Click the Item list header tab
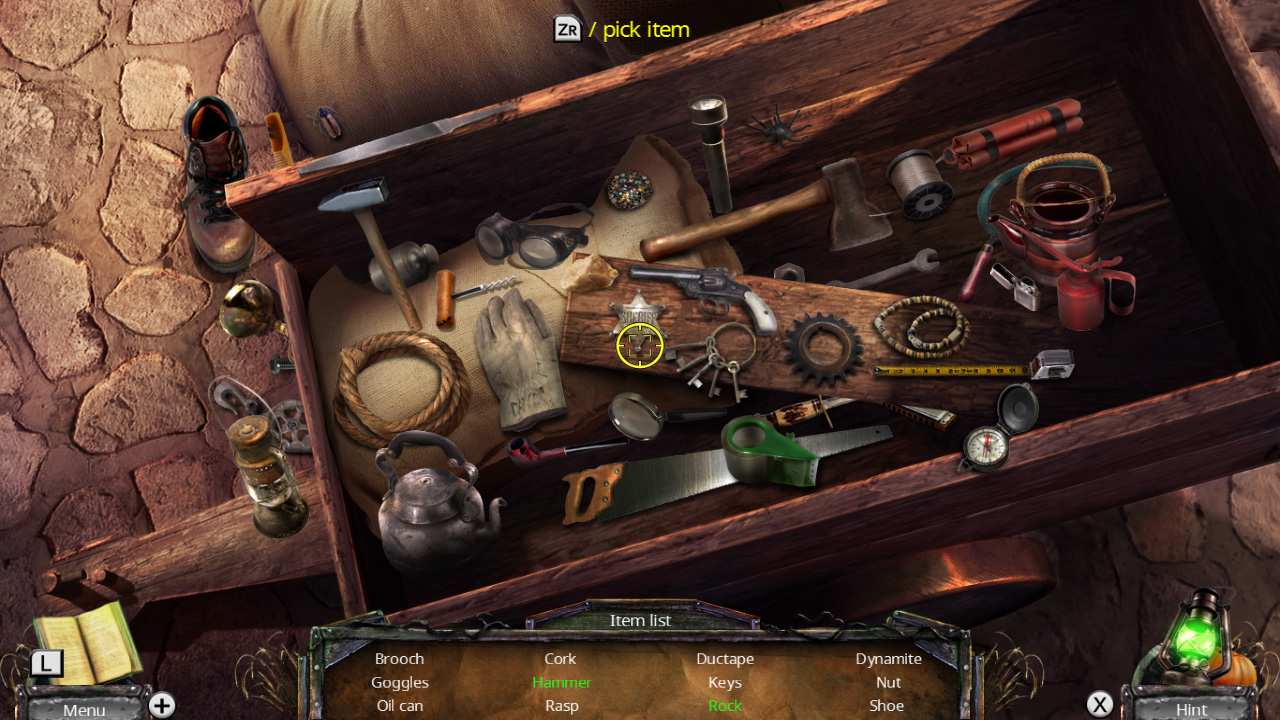The width and height of the screenshot is (1280, 720). tap(640, 620)
